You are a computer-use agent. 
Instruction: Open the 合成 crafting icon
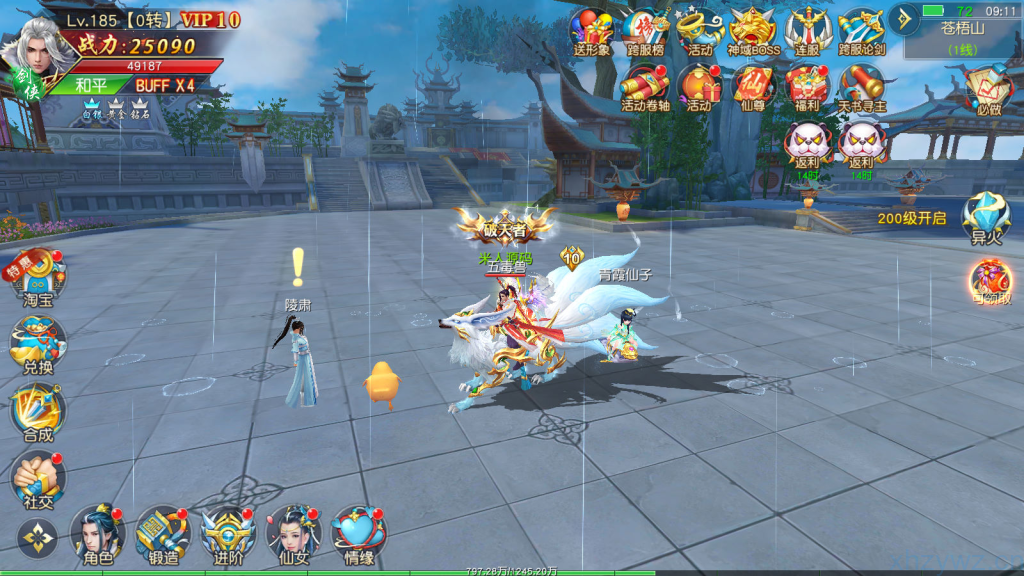38,410
